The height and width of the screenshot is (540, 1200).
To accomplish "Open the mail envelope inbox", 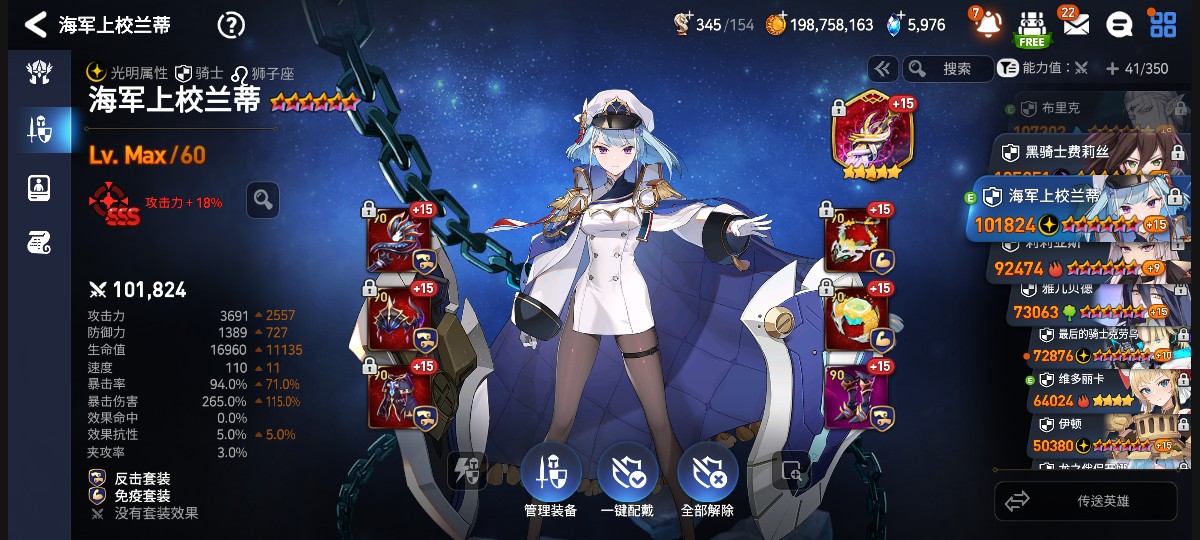I will coord(1075,24).
